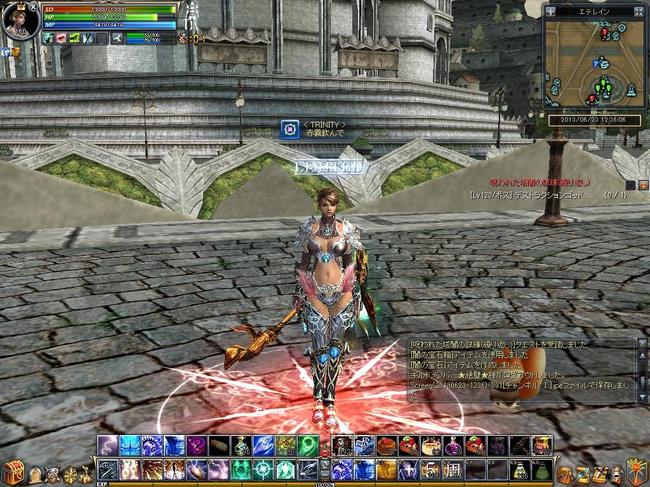Open the treasure chest icon in the bottom-left

[13, 472]
